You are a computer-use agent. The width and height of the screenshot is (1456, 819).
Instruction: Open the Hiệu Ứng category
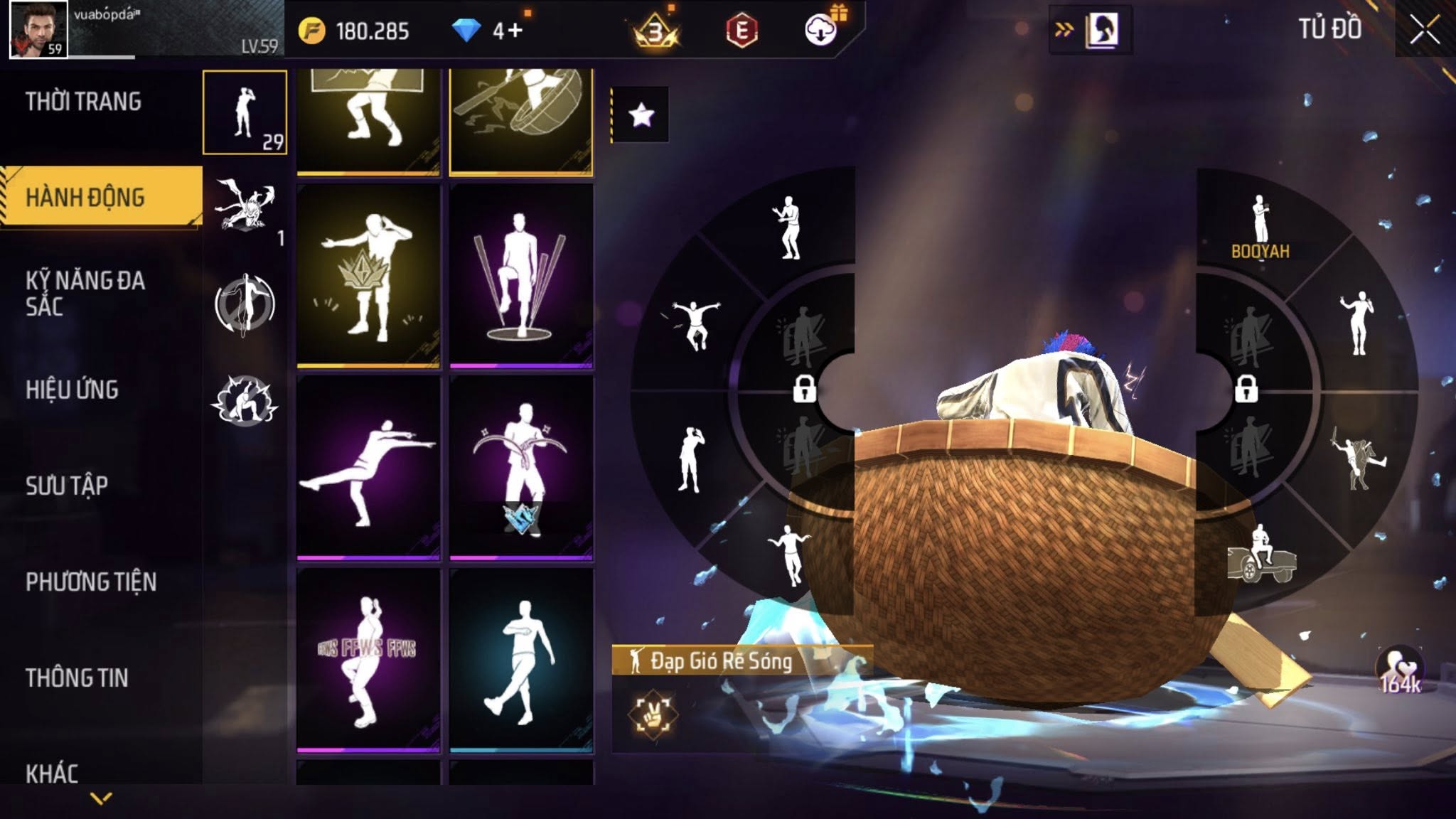(x=72, y=390)
